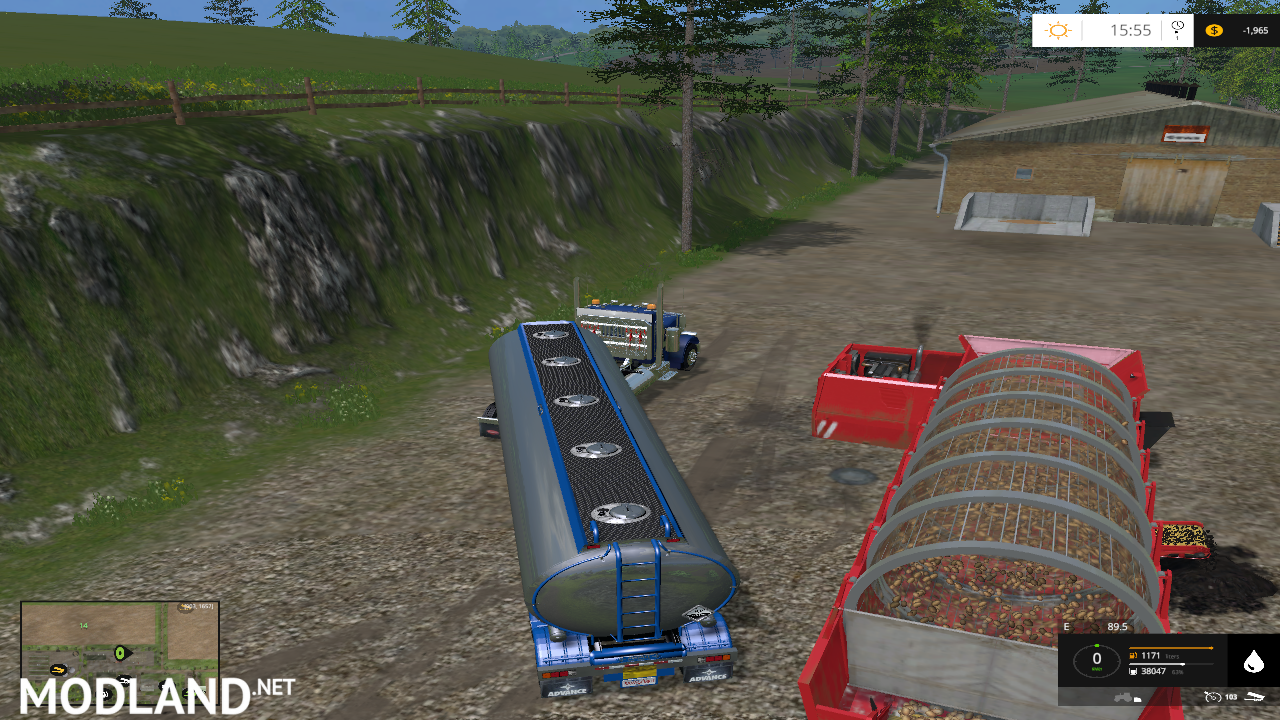Click the fuel pump icon in the HUD

pos(1133,655)
